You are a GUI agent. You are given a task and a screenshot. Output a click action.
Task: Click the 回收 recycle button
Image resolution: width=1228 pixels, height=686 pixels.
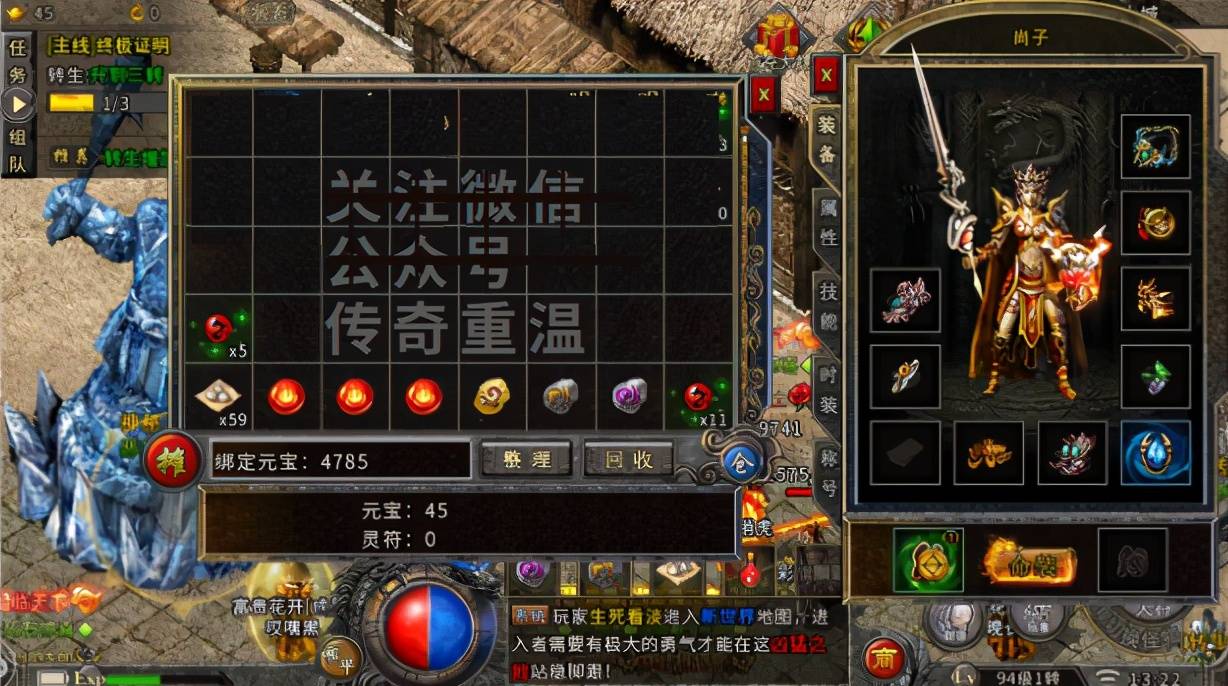(629, 459)
